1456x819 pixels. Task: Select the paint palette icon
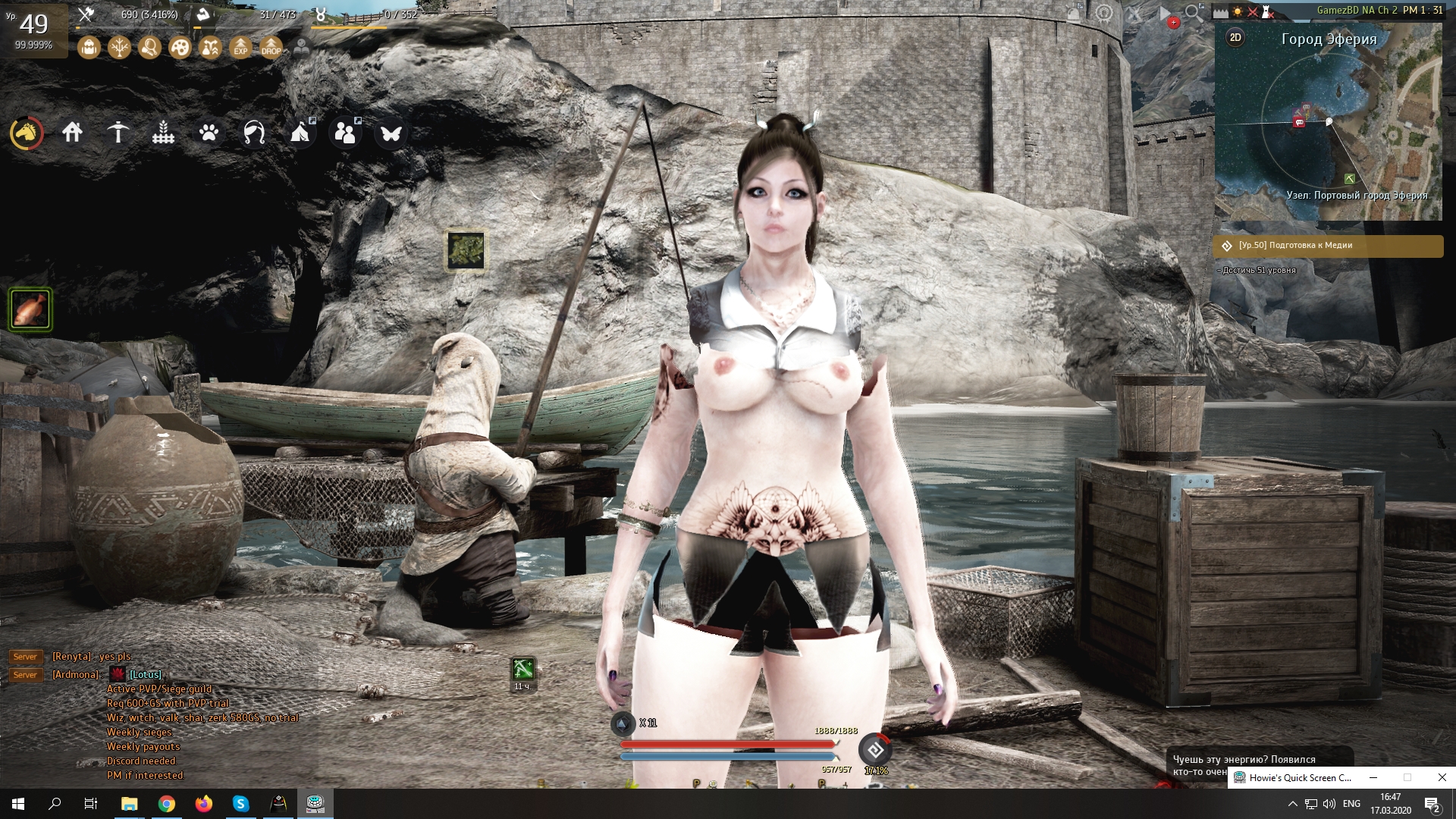point(180,48)
